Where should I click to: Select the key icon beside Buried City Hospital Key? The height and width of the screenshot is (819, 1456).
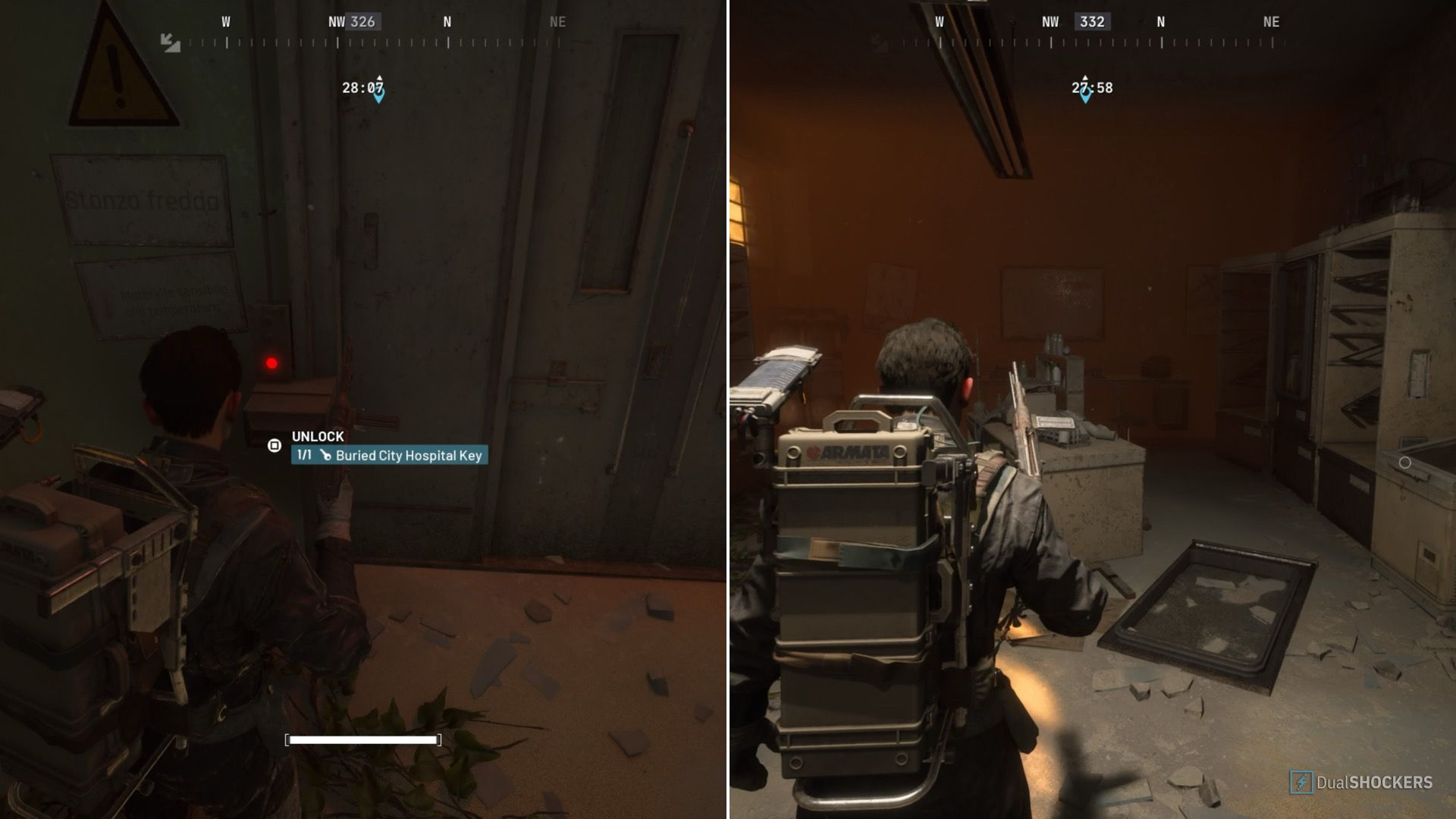point(325,456)
